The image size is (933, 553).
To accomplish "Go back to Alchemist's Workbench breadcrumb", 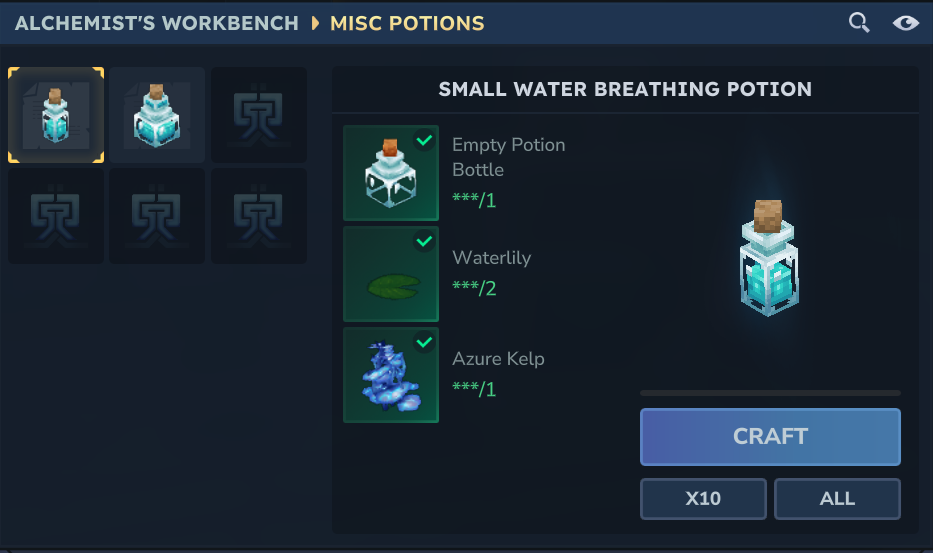I will click(x=157, y=23).
